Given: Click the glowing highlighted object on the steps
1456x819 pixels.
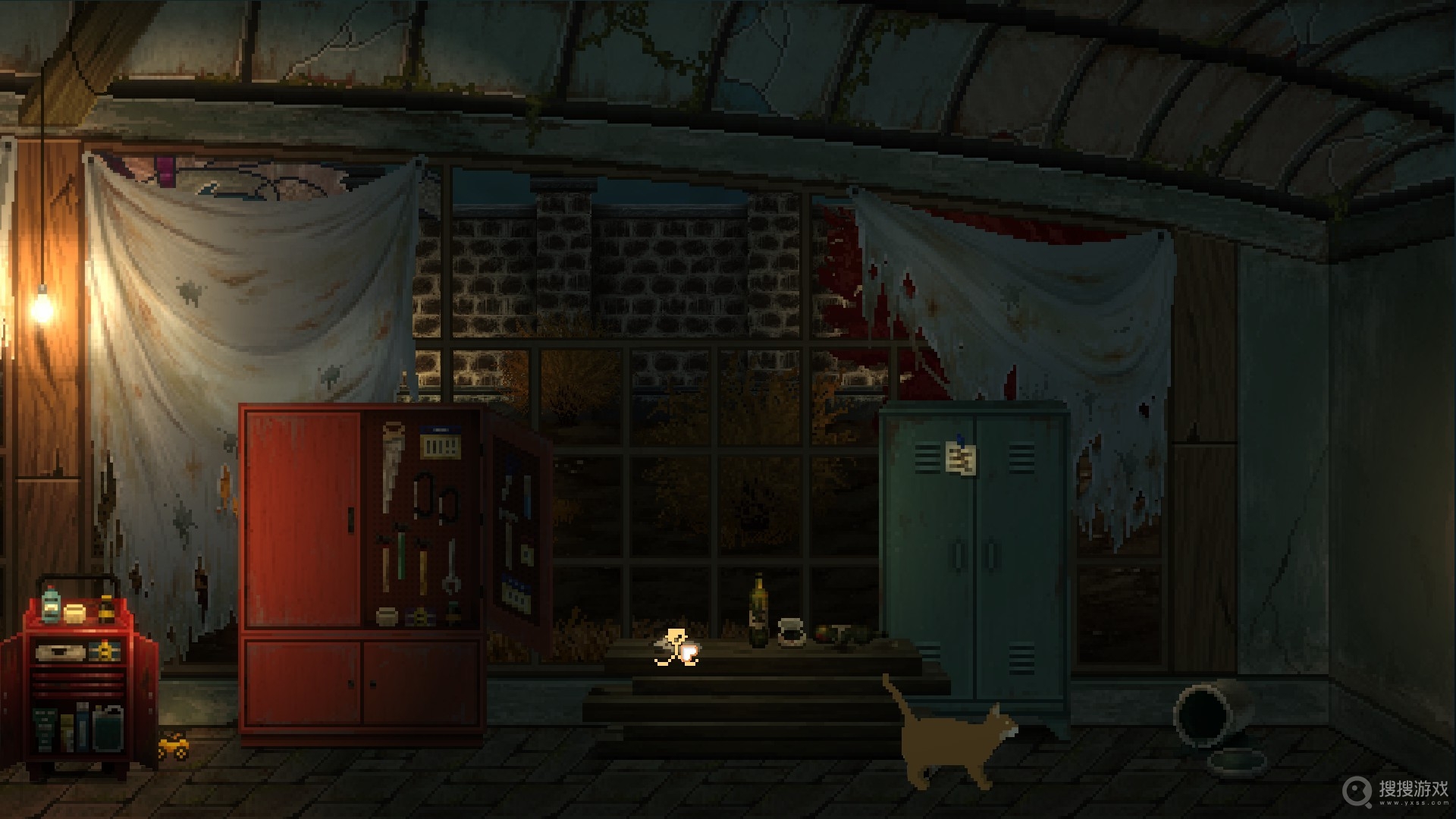Looking at the screenshot, I should point(676,648).
